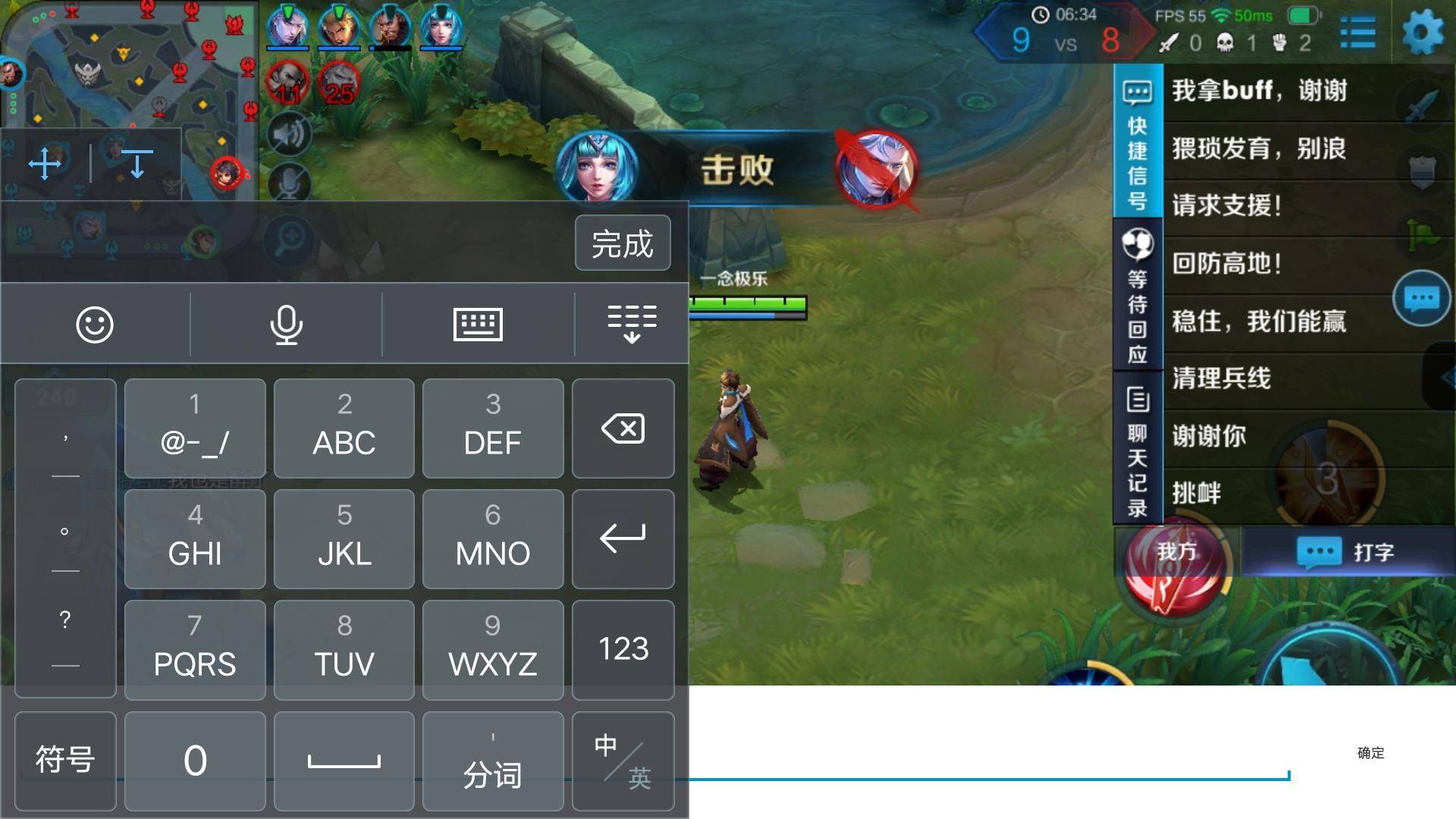Tap the blue chat bubble icon on the right edge
The width and height of the screenshot is (1456, 819).
[1422, 298]
